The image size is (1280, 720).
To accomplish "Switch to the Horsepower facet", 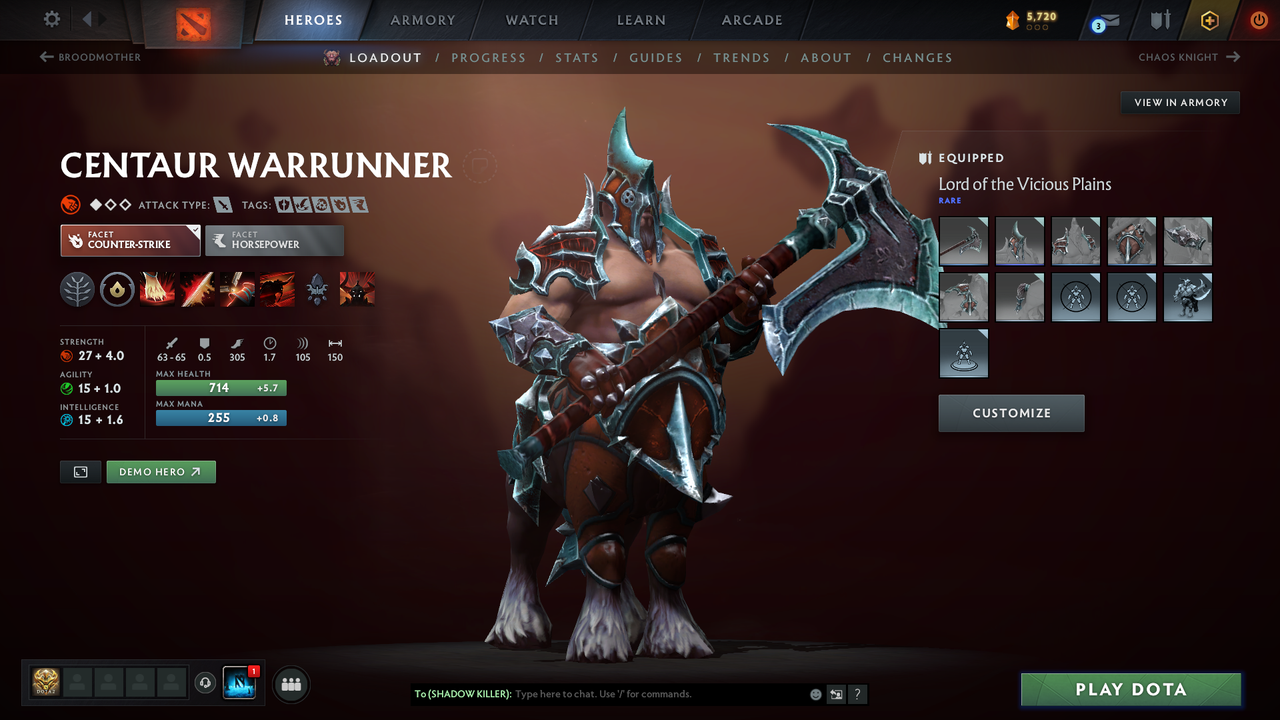I will click(x=274, y=240).
